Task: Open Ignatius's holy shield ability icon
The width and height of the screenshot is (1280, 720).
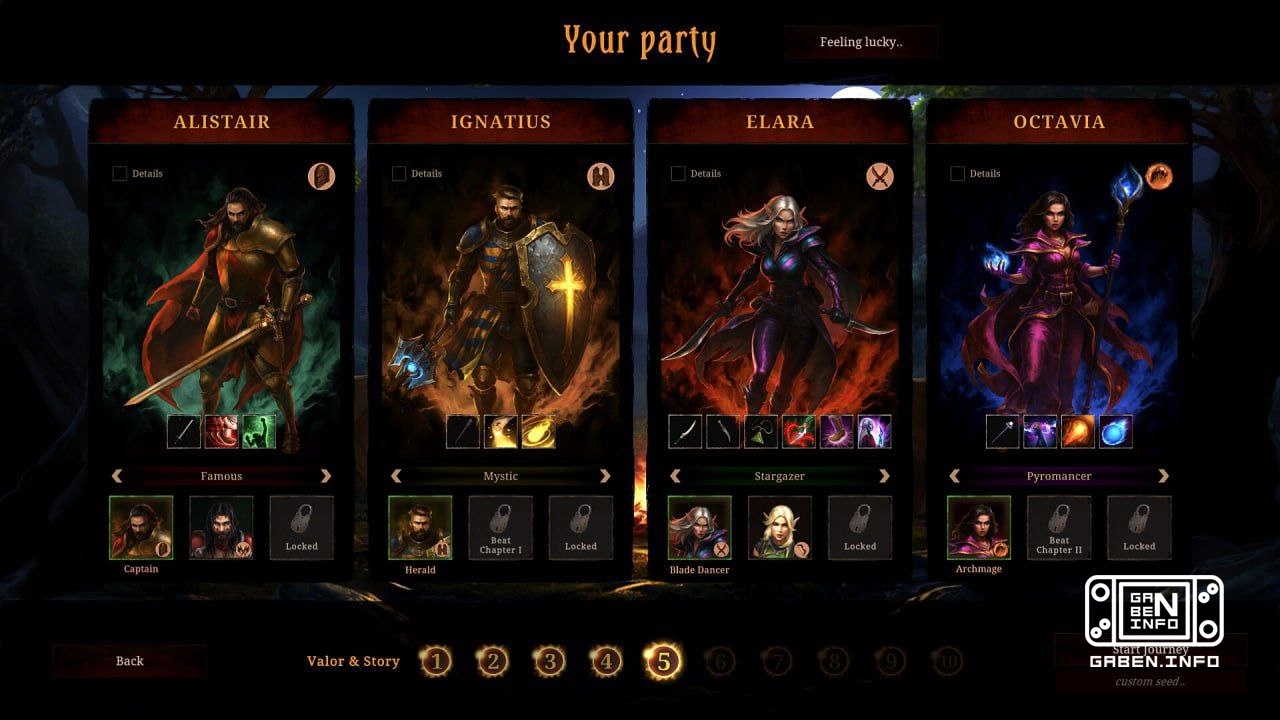Action: [x=537, y=432]
